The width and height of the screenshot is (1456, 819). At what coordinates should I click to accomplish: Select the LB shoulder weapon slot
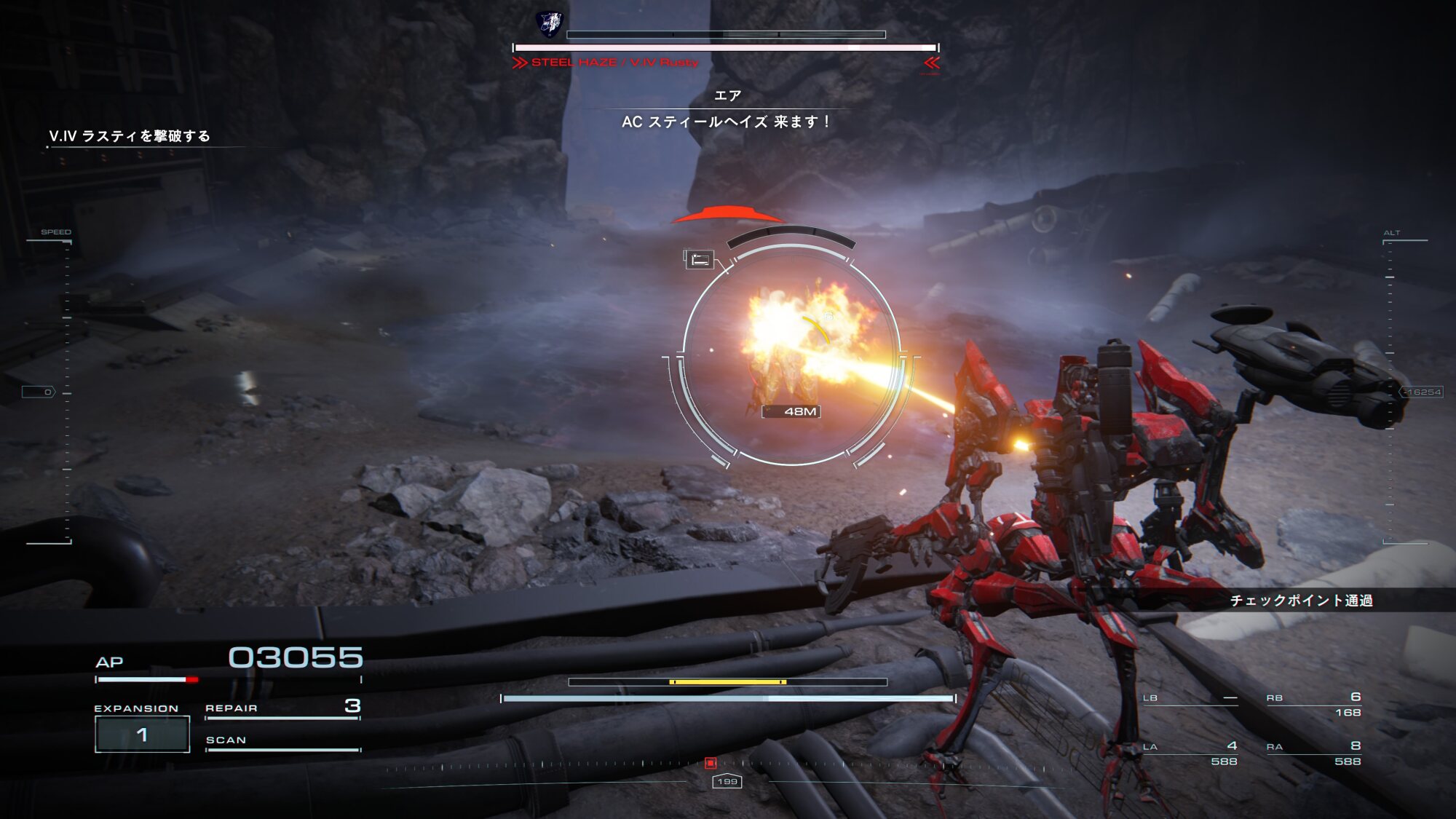pyautogui.click(x=1190, y=699)
